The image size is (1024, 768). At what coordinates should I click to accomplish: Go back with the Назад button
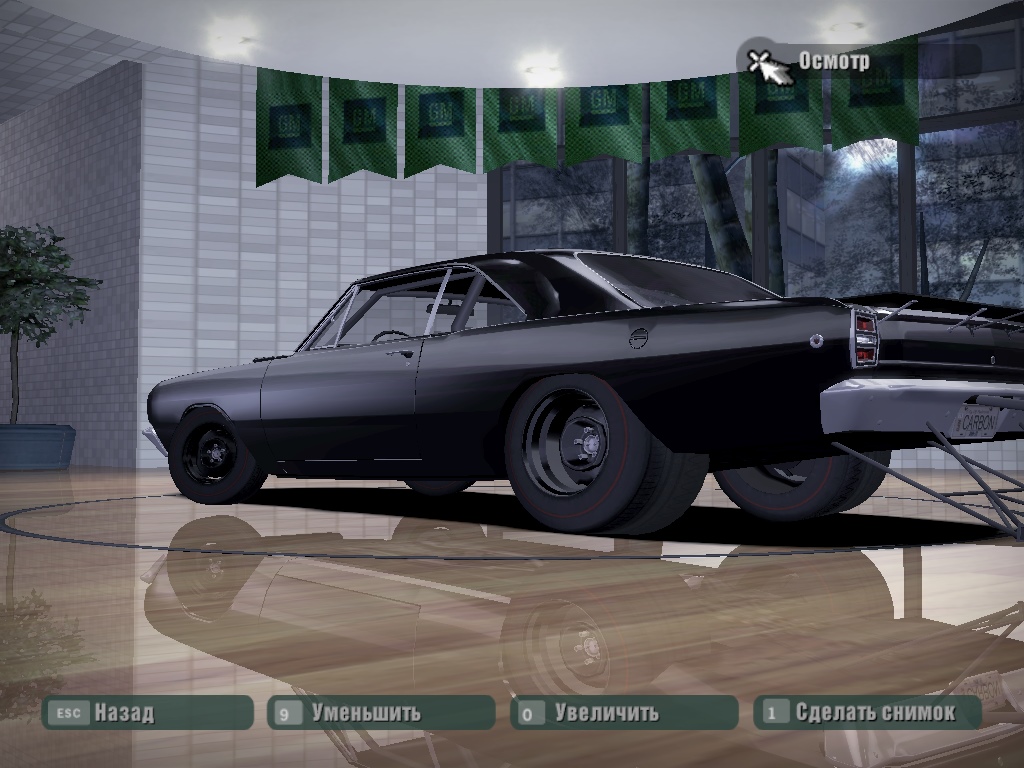pyautogui.click(x=146, y=713)
